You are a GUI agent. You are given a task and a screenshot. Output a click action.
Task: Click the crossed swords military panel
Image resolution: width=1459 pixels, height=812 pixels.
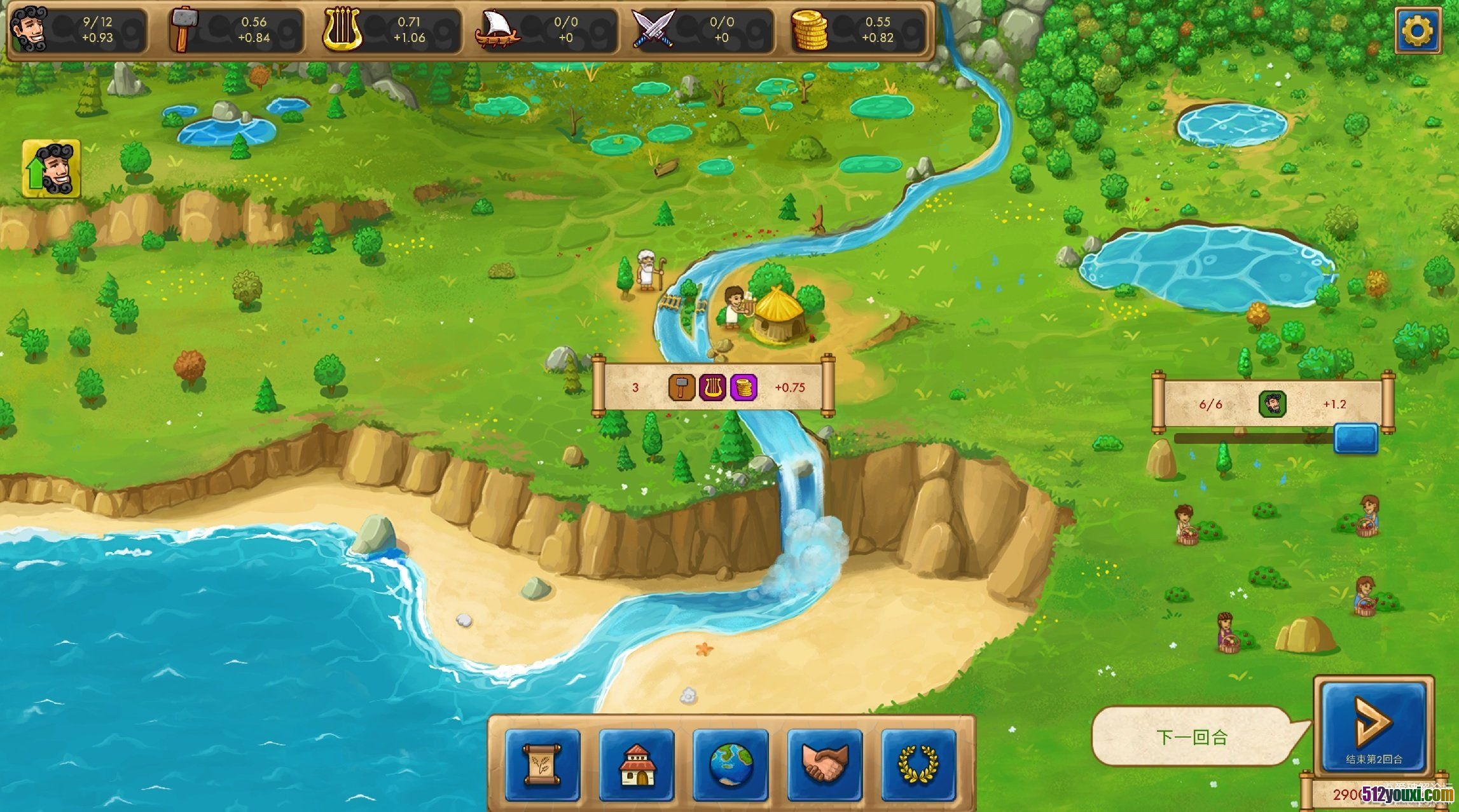[x=702, y=30]
